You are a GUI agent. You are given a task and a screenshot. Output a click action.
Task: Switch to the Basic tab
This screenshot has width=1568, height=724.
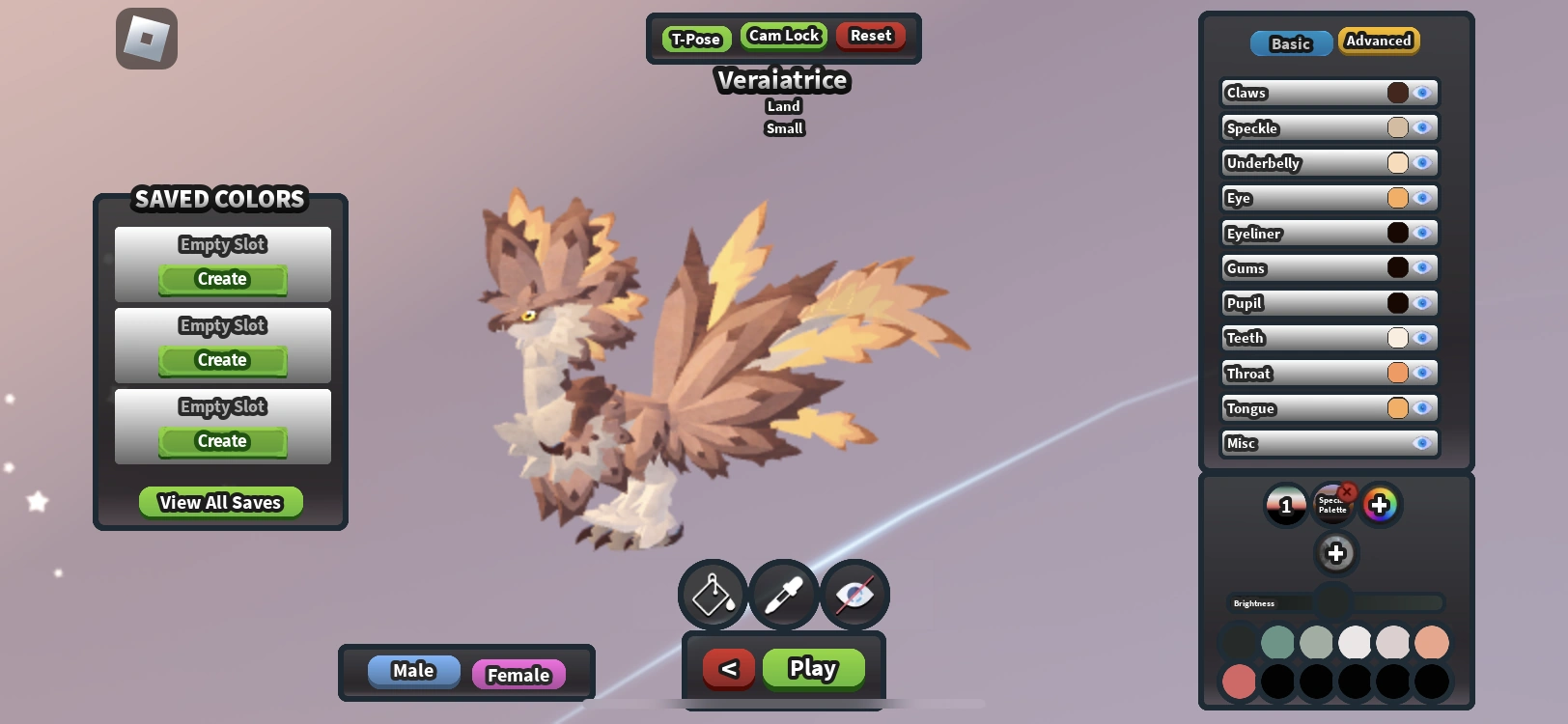pos(1291,43)
